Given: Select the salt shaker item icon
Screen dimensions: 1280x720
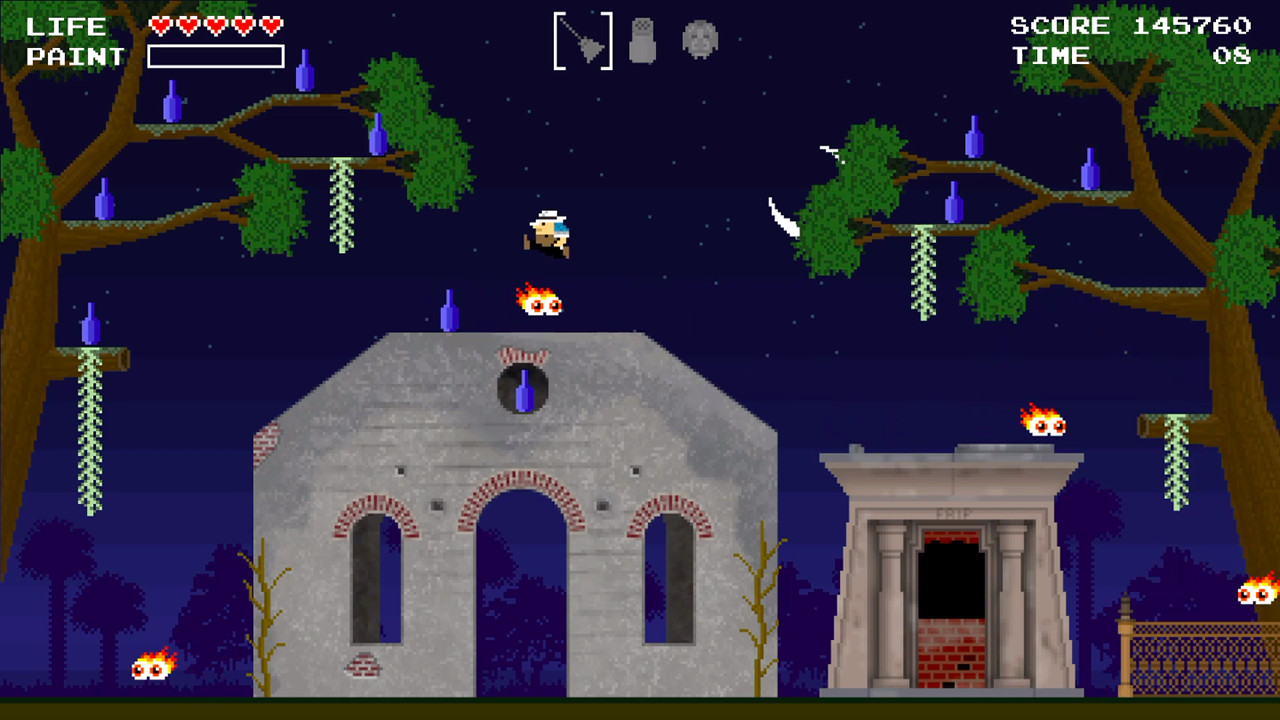Looking at the screenshot, I should tap(641, 40).
